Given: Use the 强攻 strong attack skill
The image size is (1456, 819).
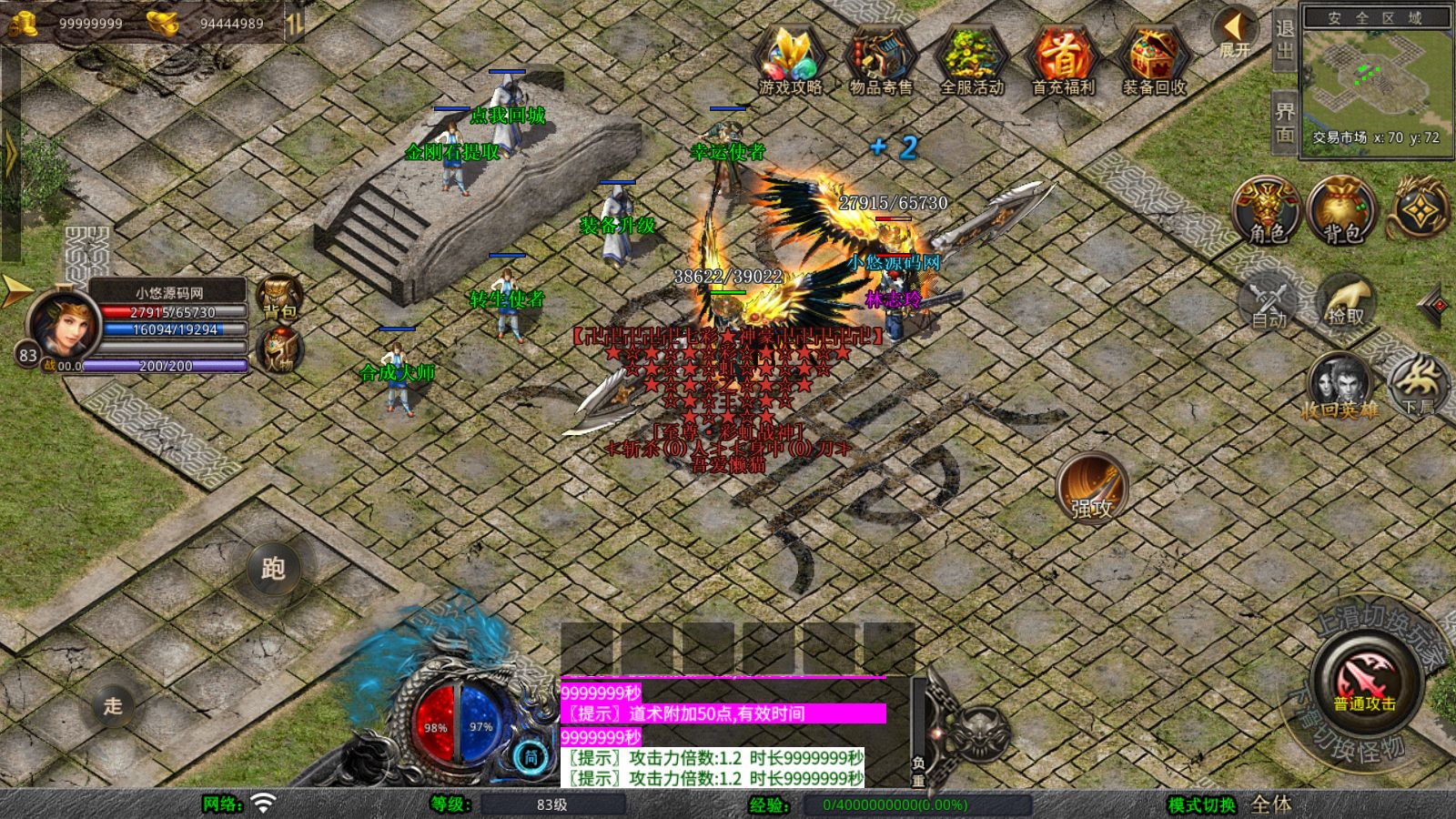Looking at the screenshot, I should tap(1091, 488).
